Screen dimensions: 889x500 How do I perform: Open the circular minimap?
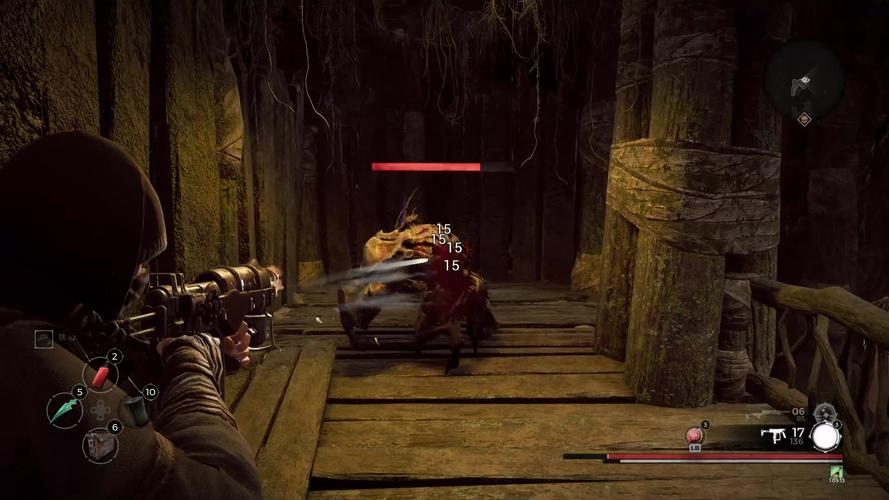click(803, 78)
